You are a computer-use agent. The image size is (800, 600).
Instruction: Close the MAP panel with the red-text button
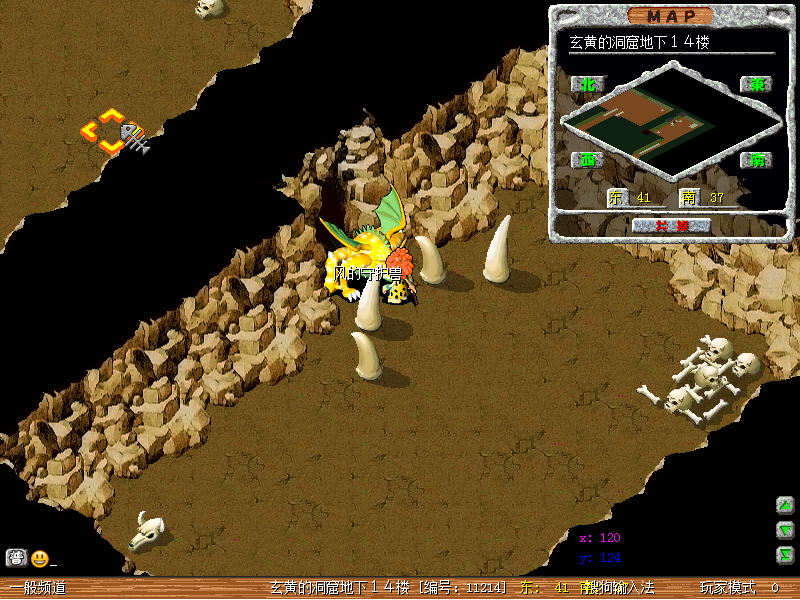(x=671, y=225)
